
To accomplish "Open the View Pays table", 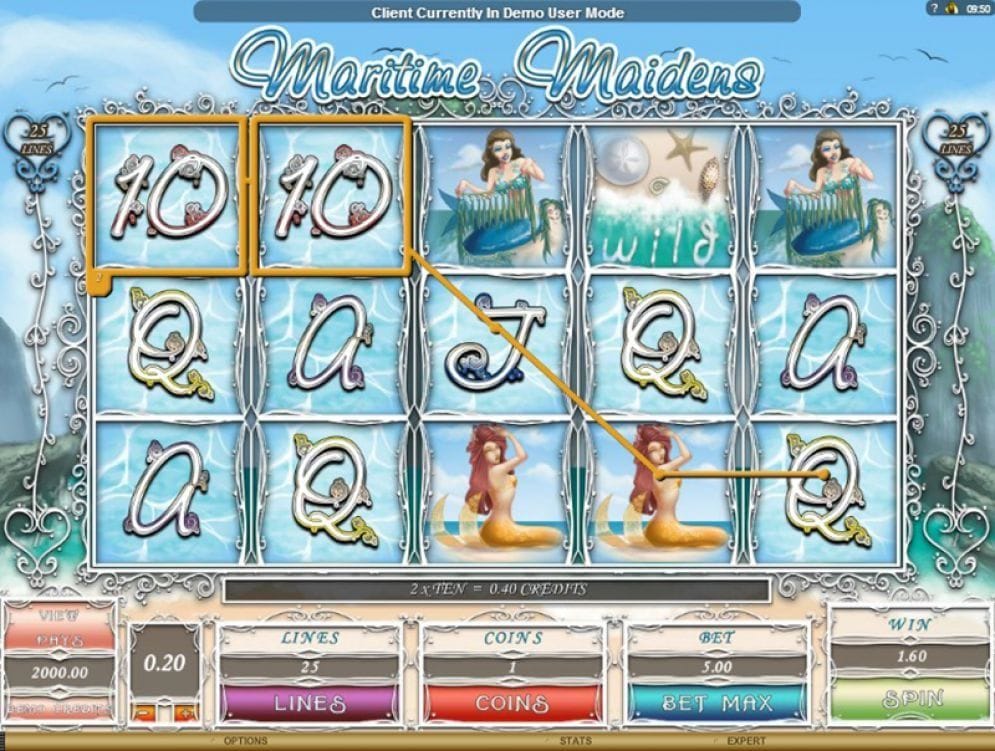I will click(57, 625).
